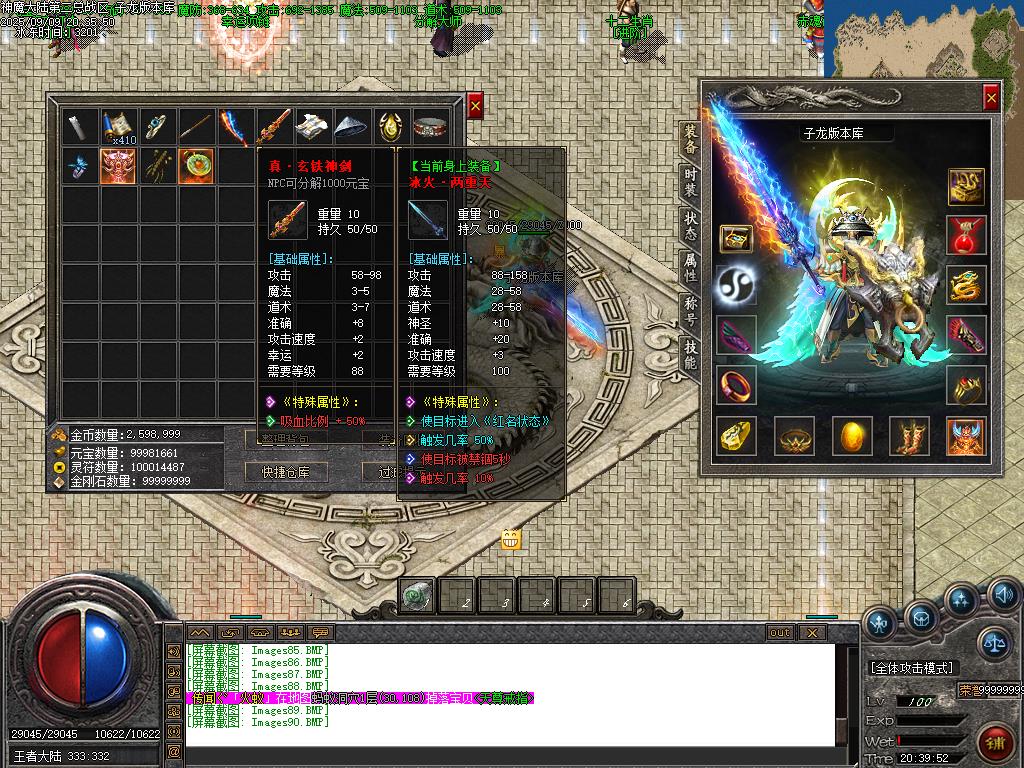Click the equipped boots slot
Screen dimensions: 1024x768
[909, 437]
